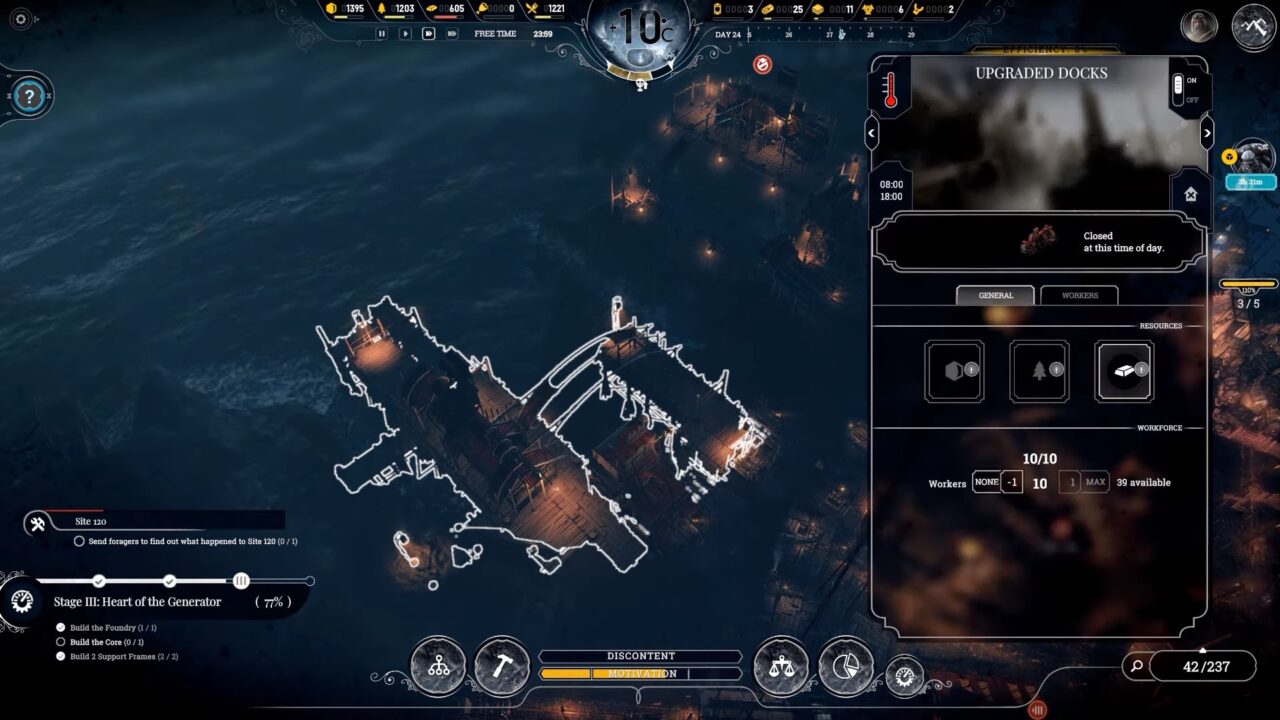Image resolution: width=1280 pixels, height=720 pixels.
Task: Select the General tab
Action: click(995, 295)
